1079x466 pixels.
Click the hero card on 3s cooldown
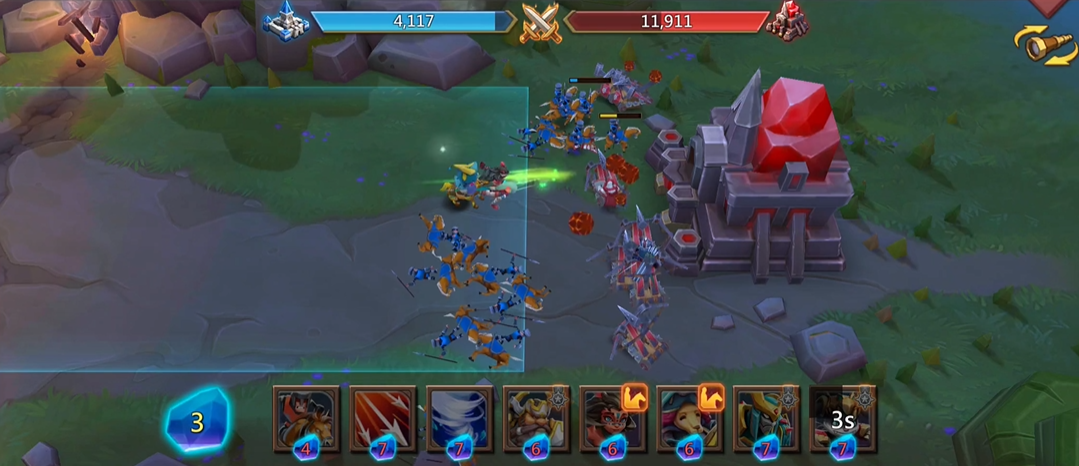(x=842, y=419)
